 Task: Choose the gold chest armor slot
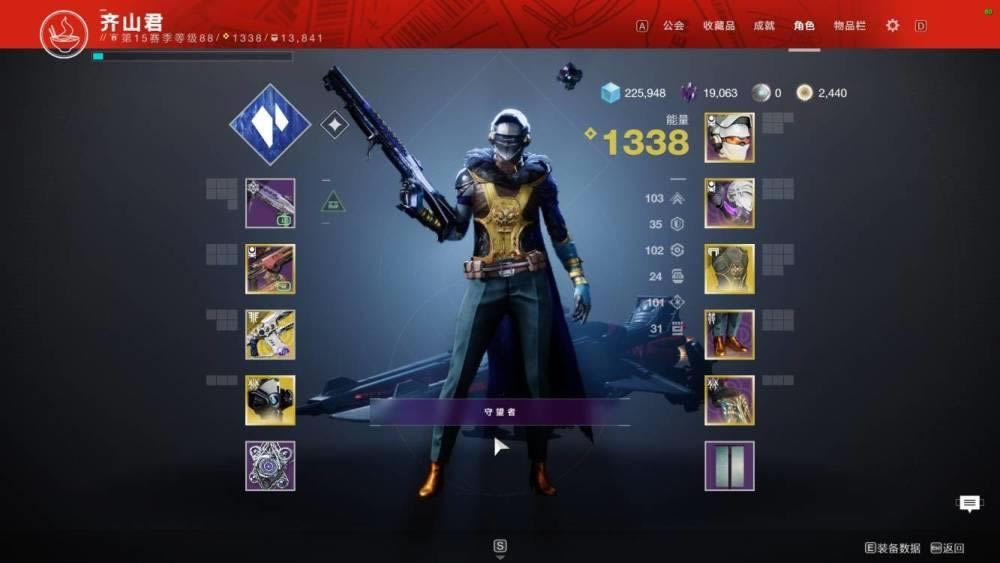click(729, 269)
